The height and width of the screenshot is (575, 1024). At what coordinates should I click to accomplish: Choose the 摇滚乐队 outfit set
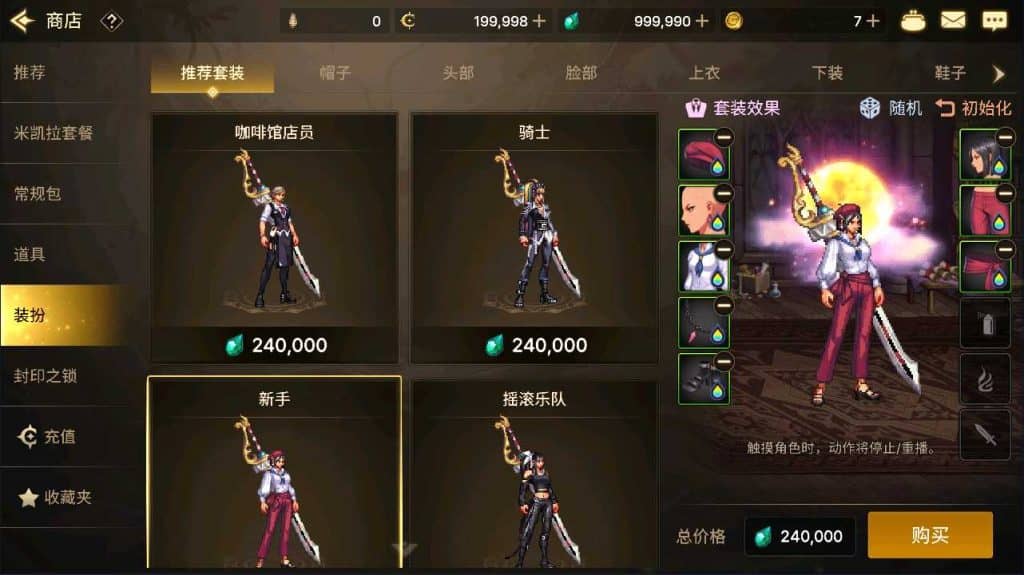[x=534, y=472]
